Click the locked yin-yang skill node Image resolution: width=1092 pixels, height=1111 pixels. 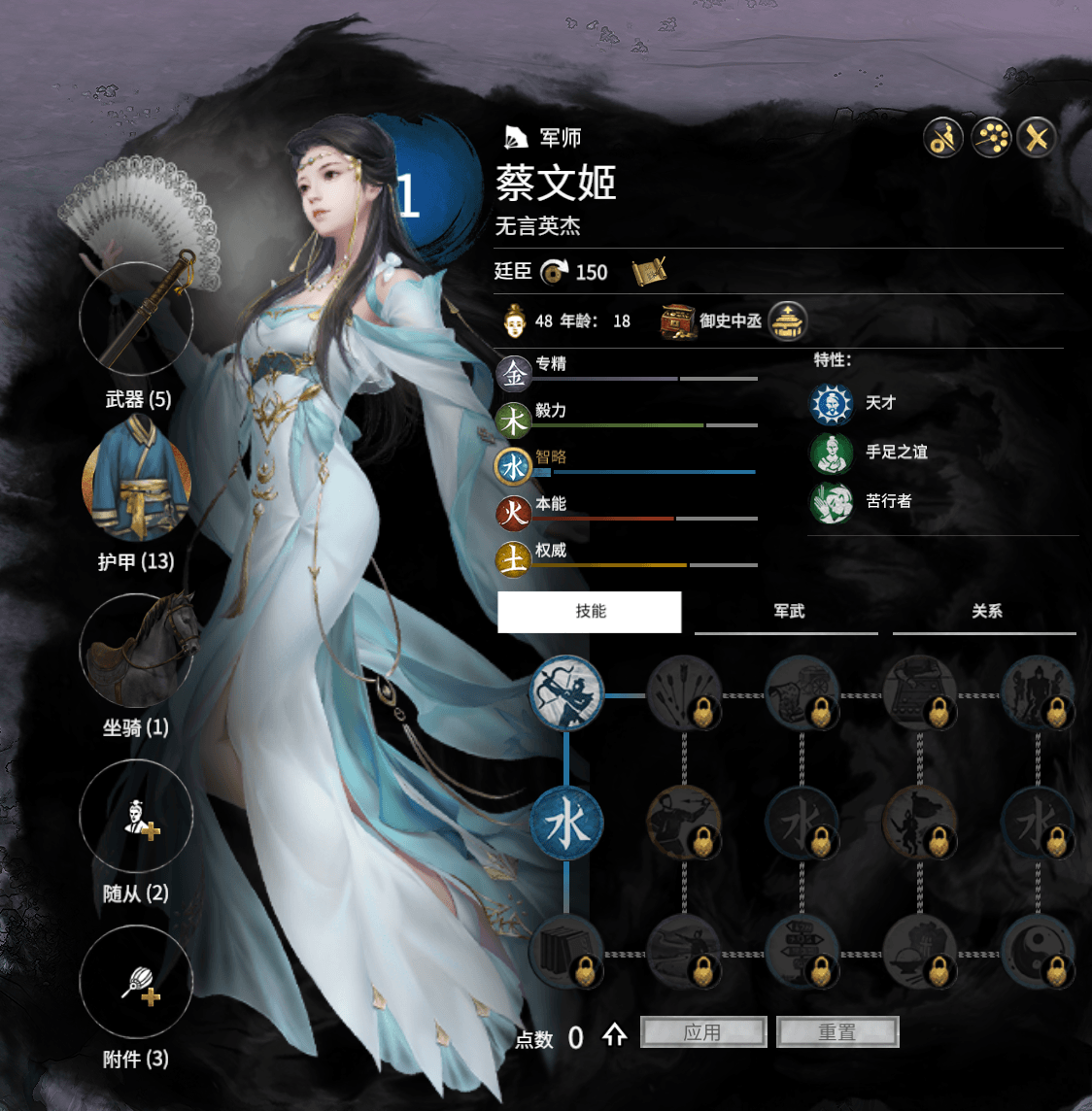click(x=1038, y=950)
